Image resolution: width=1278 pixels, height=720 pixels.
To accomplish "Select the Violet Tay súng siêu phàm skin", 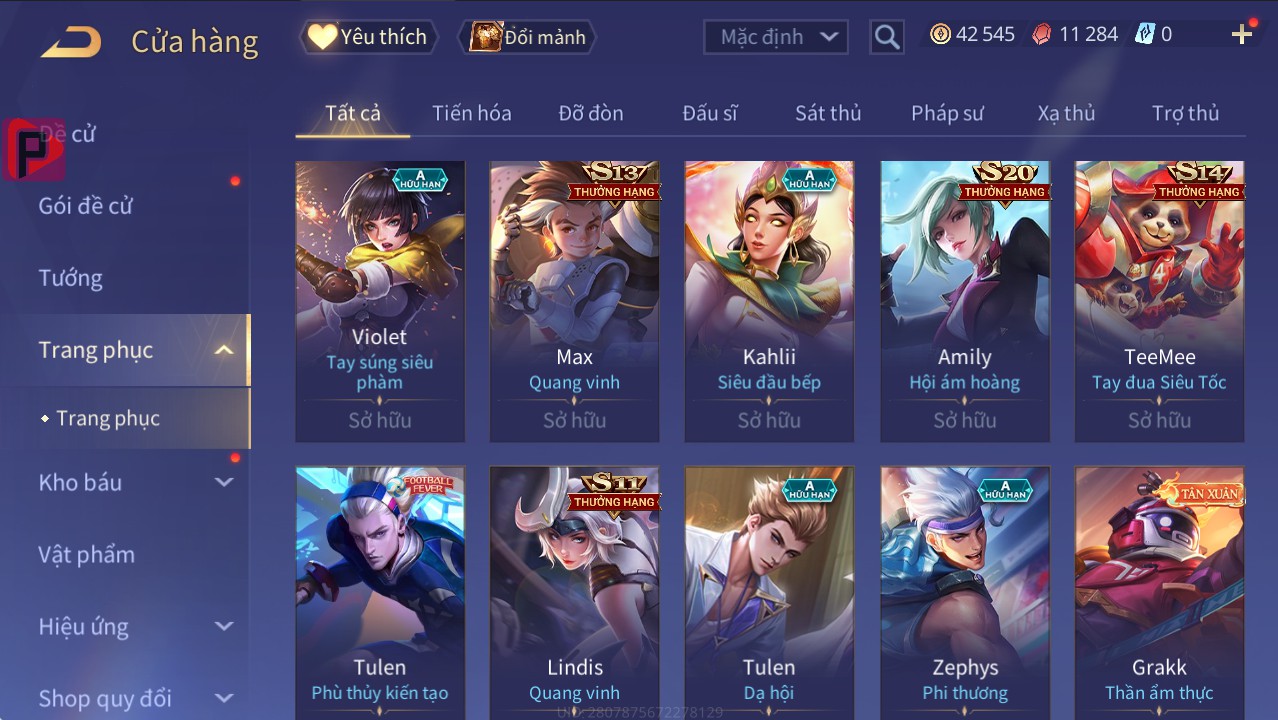I will [380, 300].
